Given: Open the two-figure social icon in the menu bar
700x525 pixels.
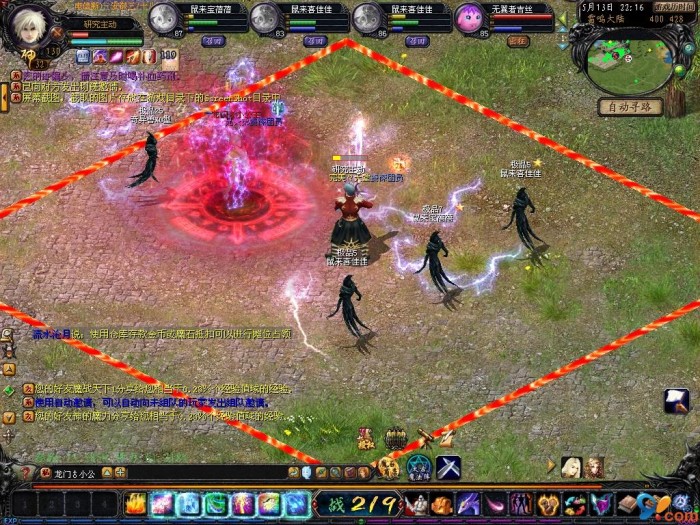Looking at the screenshot, I should point(521,504).
